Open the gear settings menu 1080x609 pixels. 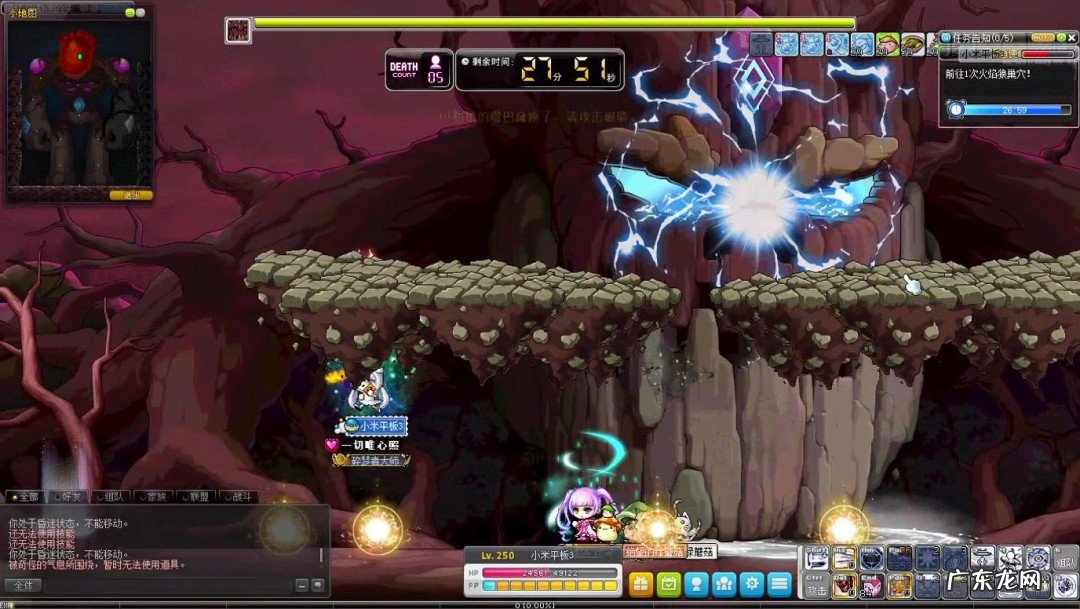[752, 584]
